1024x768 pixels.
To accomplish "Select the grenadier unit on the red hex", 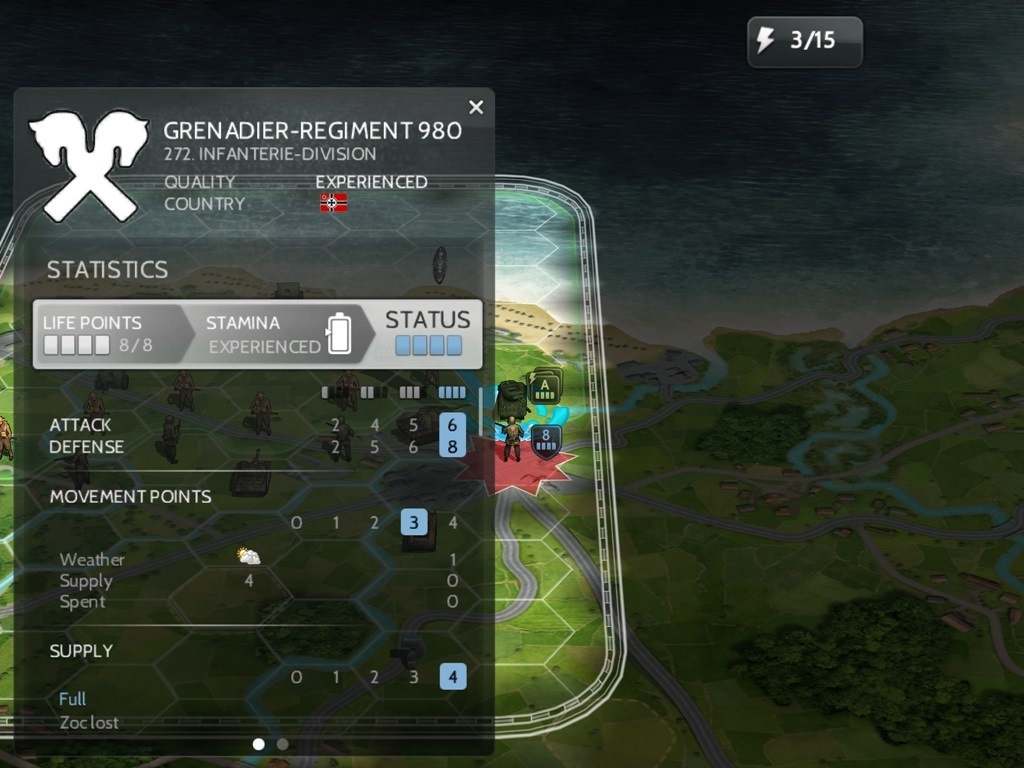I will coord(513,440).
